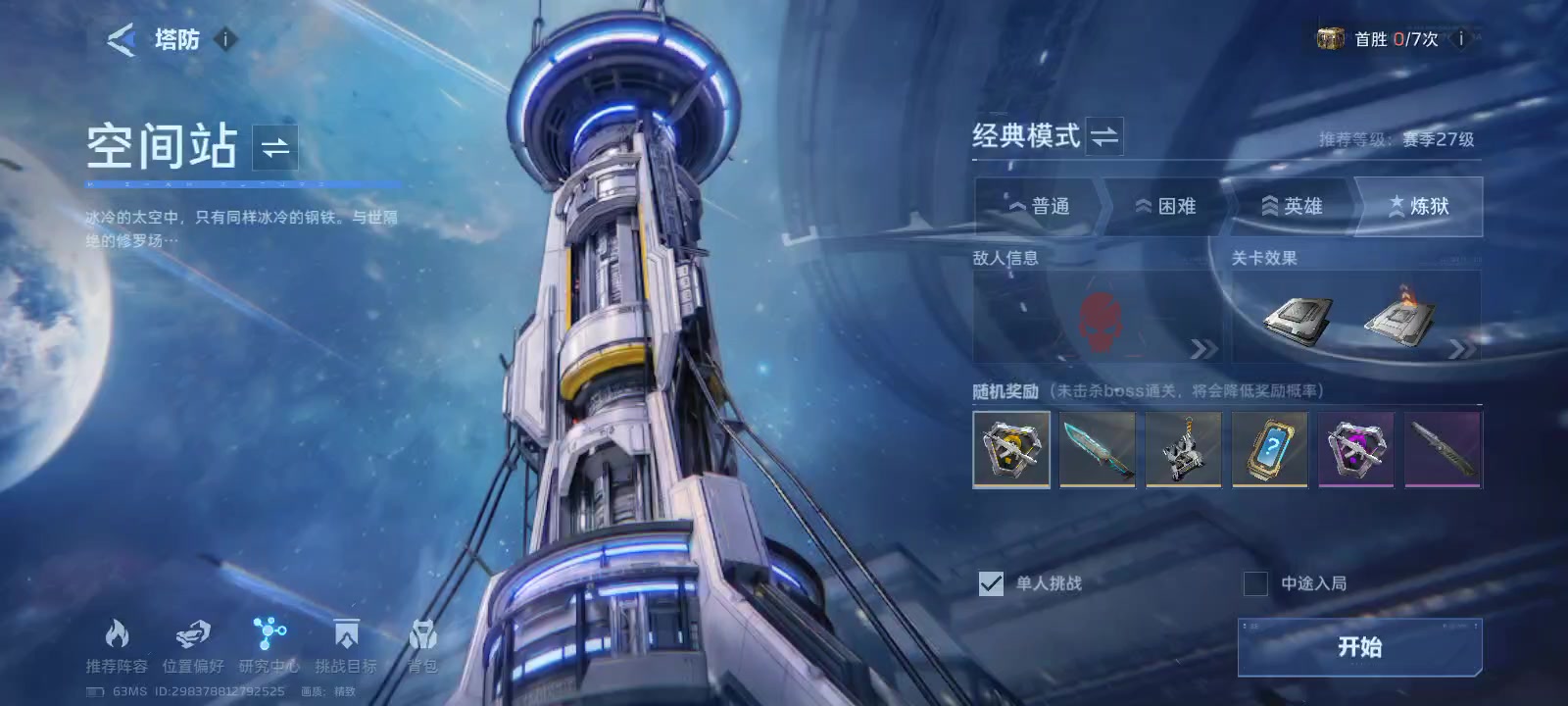
Task: Enable the 中途入局 checkbox
Action: [1254, 583]
